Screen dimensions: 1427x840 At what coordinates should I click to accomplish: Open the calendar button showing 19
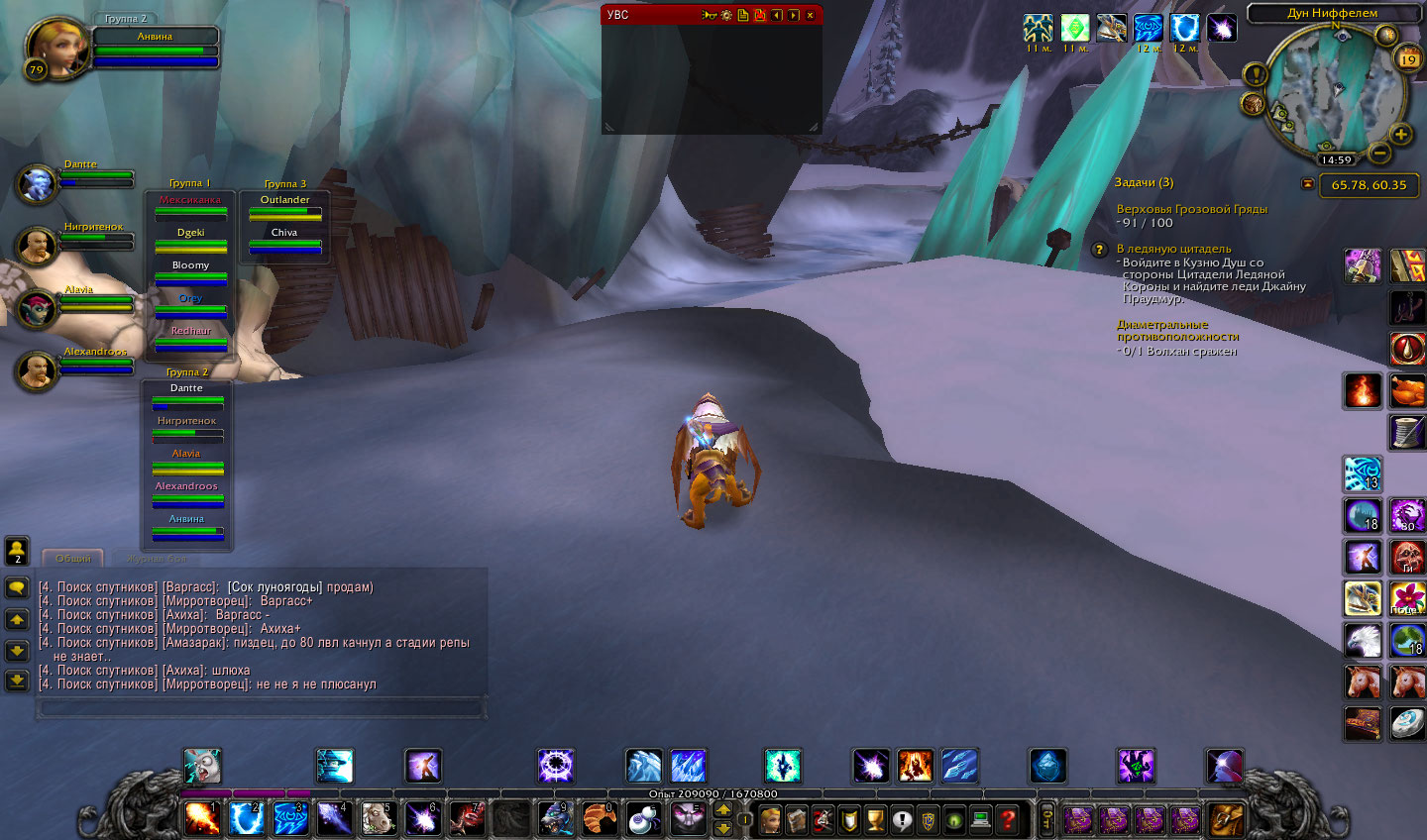coord(1407,59)
